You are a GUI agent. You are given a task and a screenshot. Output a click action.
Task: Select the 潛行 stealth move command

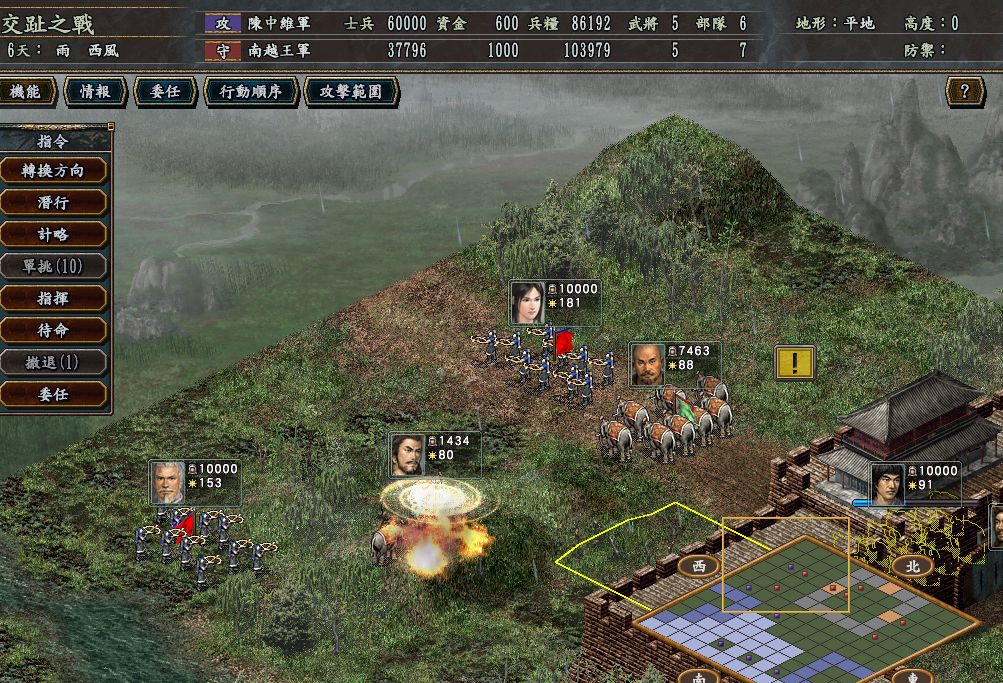(53, 202)
